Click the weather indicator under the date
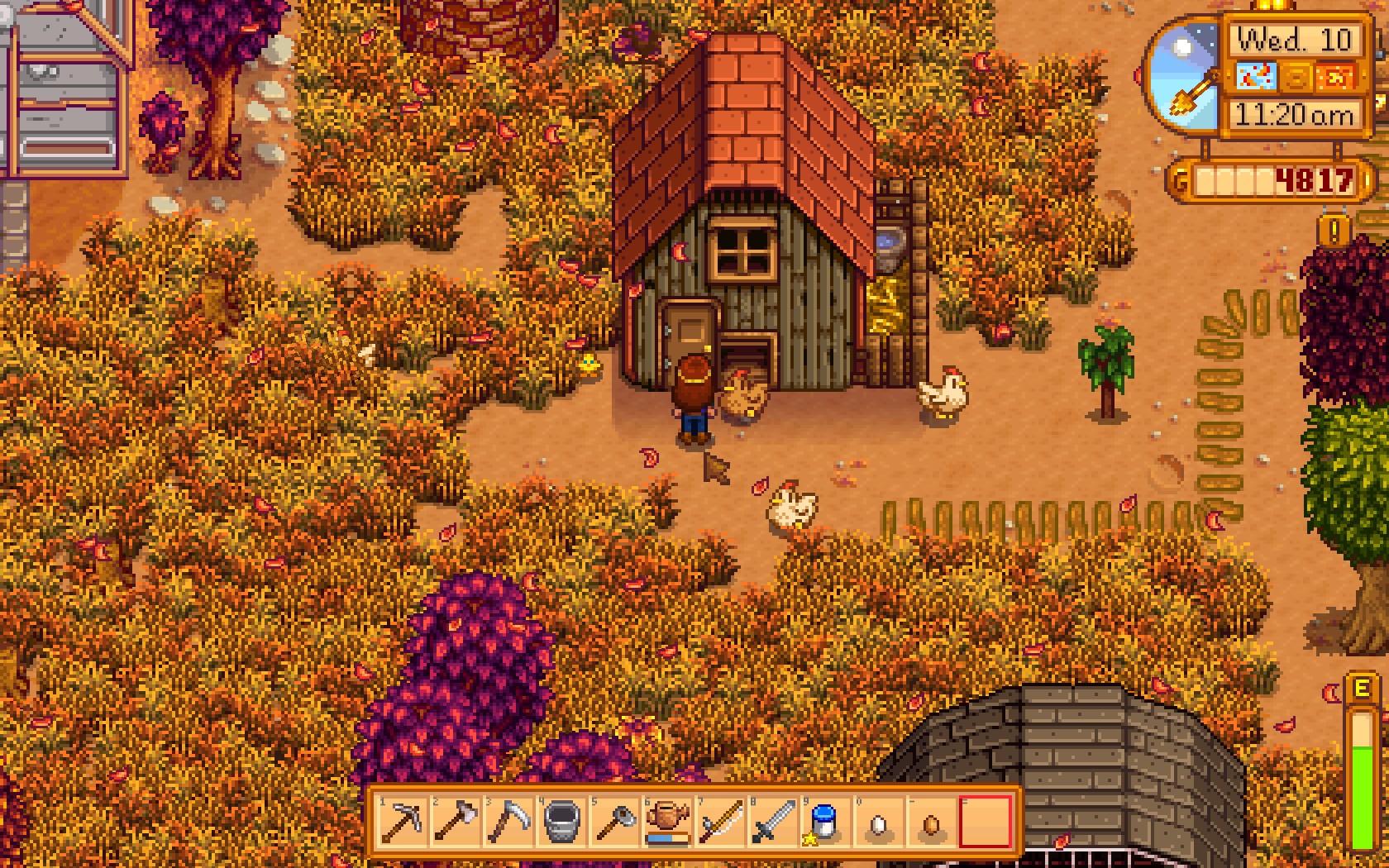Screen dimensions: 1389x868 click(1258, 77)
